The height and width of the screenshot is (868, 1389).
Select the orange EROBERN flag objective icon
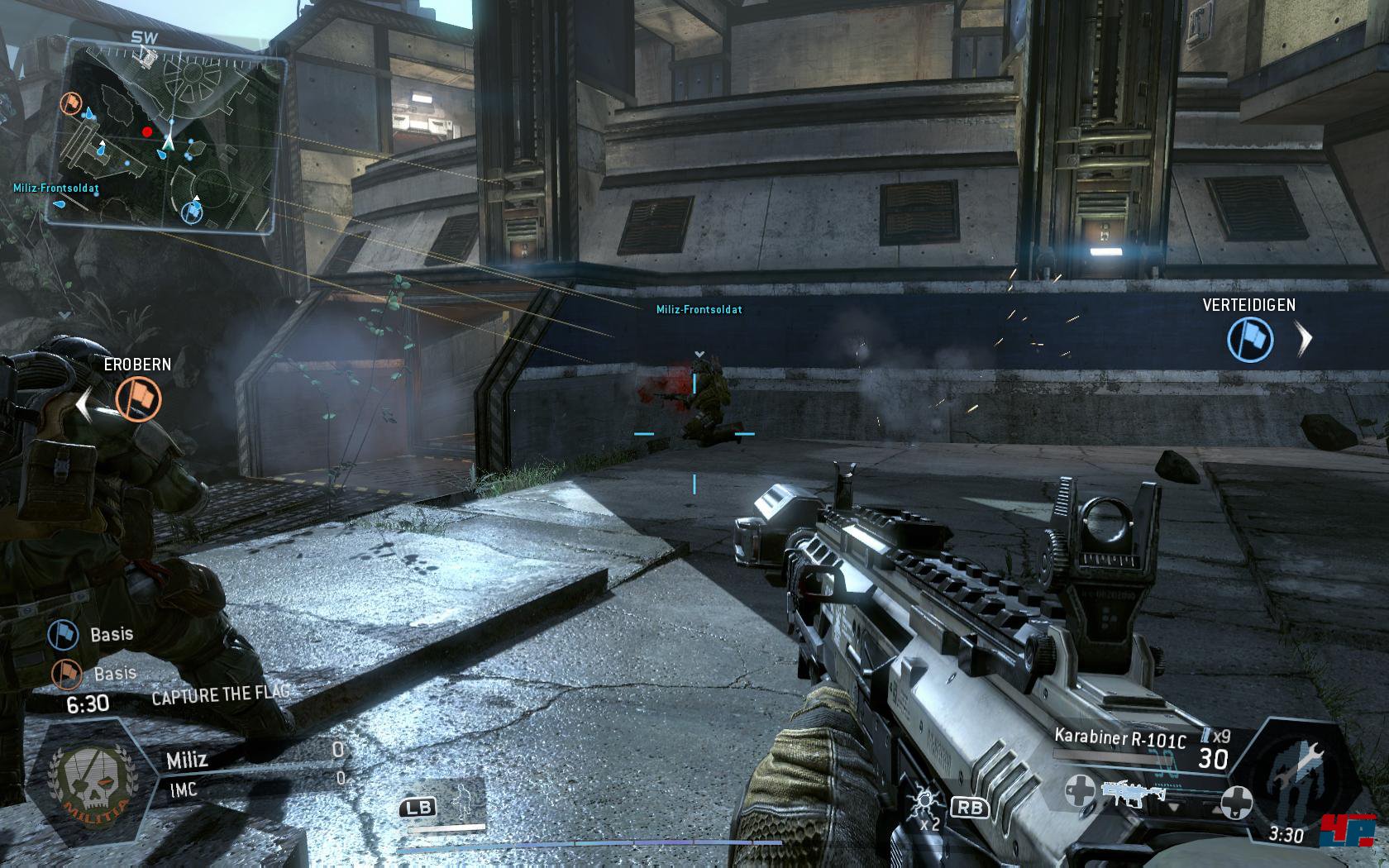pos(139,398)
